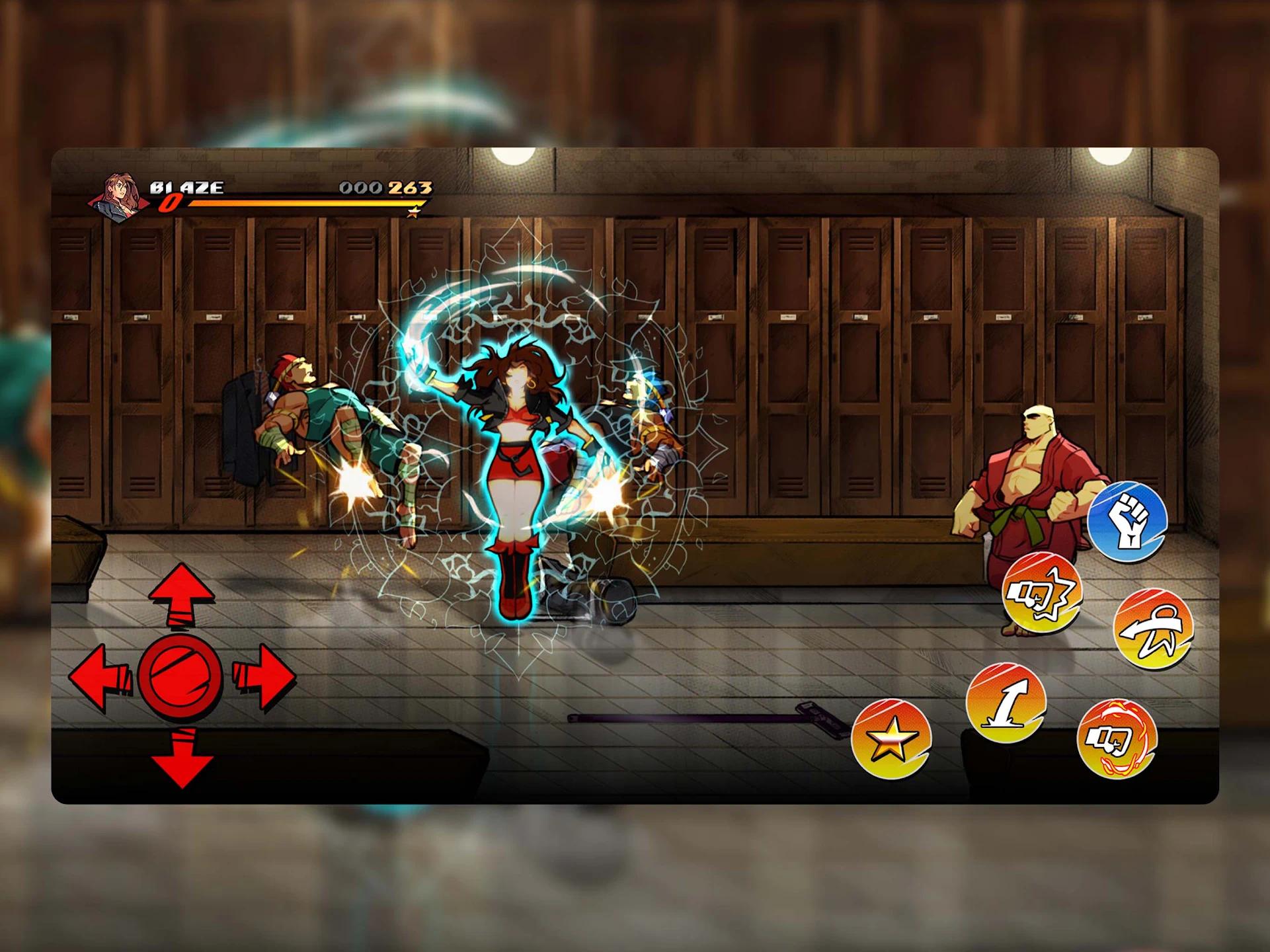The height and width of the screenshot is (952, 1270).
Task: Tap the flaming fist attack button
Action: 1117,740
